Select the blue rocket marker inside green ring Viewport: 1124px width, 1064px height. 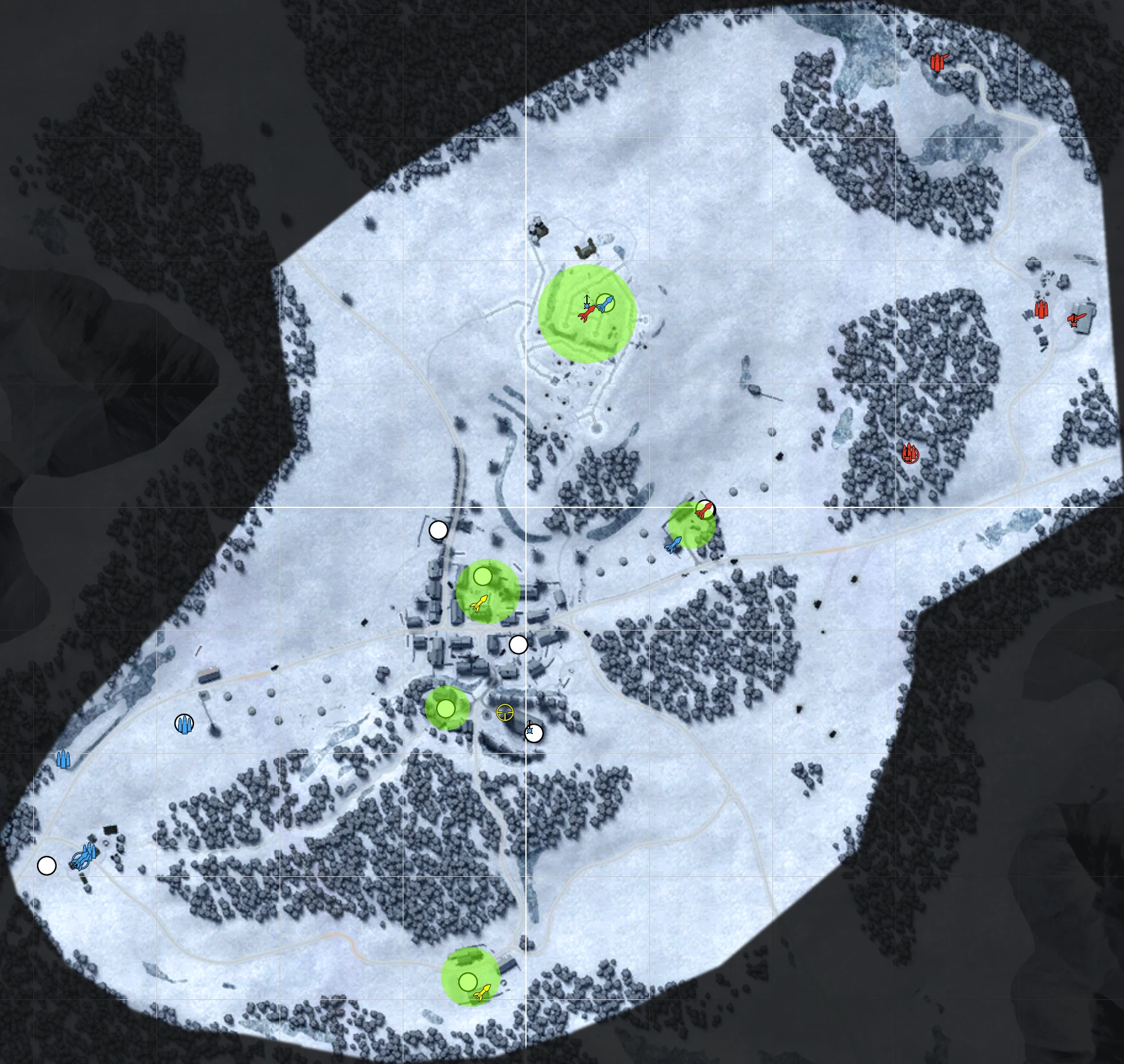[x=606, y=303]
